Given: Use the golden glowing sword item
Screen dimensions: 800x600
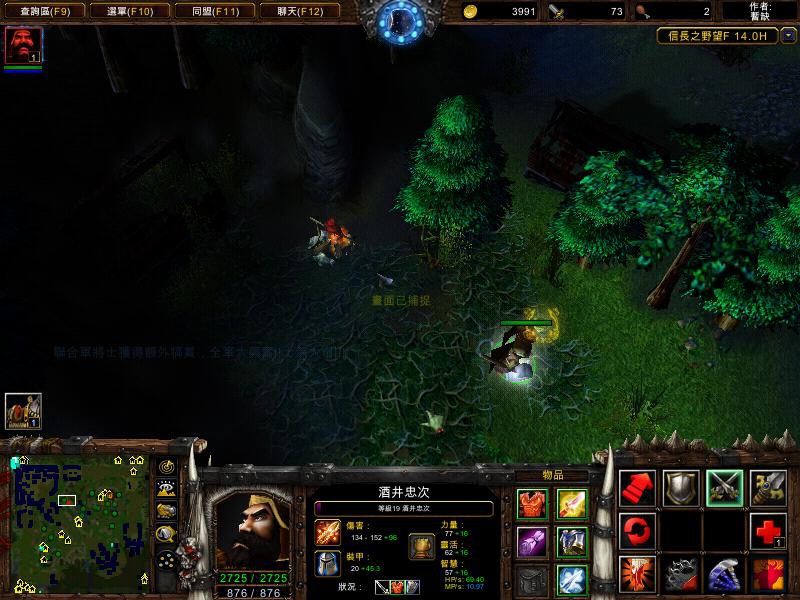Looking at the screenshot, I should [571, 505].
